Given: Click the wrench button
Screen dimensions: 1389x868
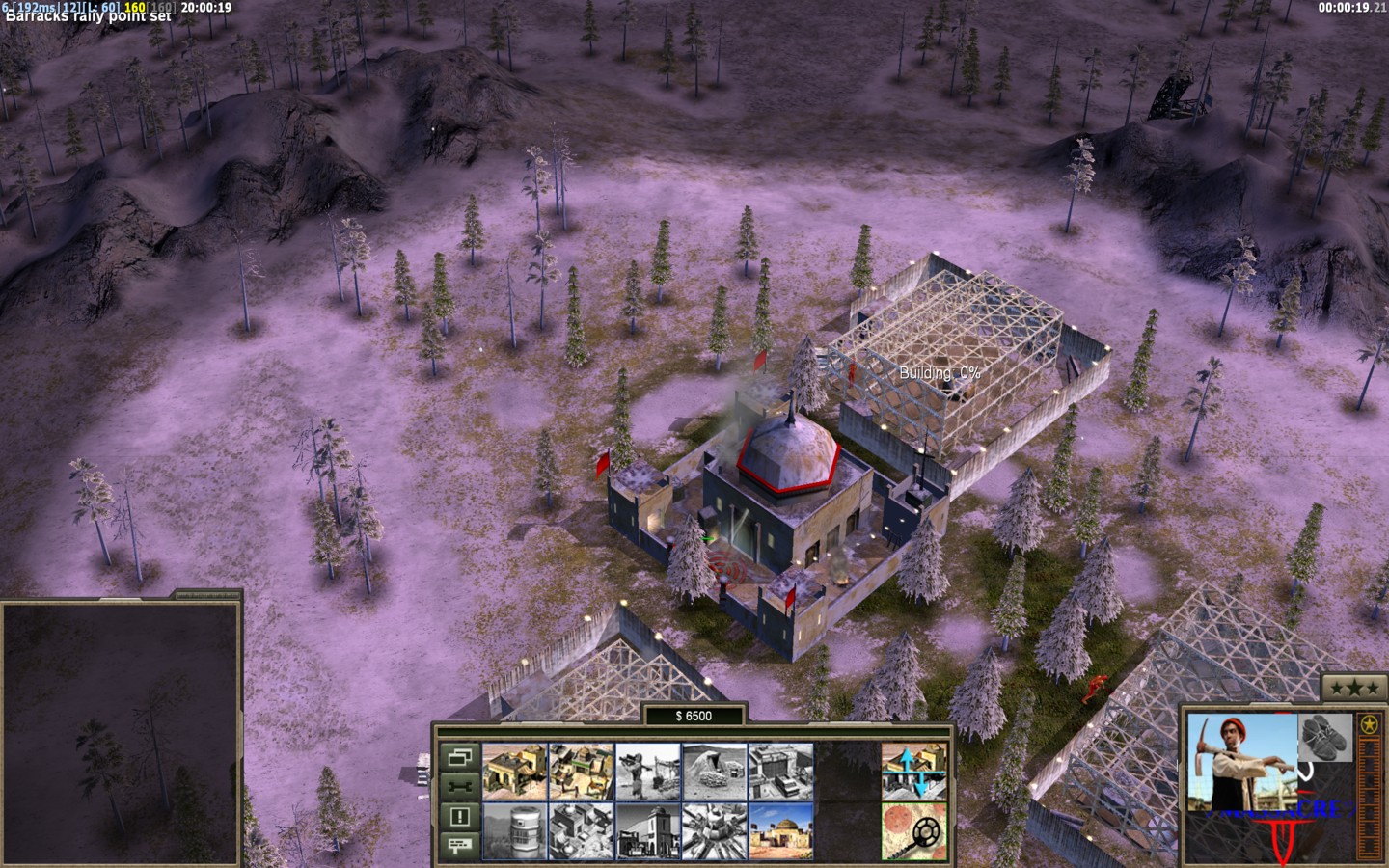Looking at the screenshot, I should pyautogui.click(x=458, y=786).
